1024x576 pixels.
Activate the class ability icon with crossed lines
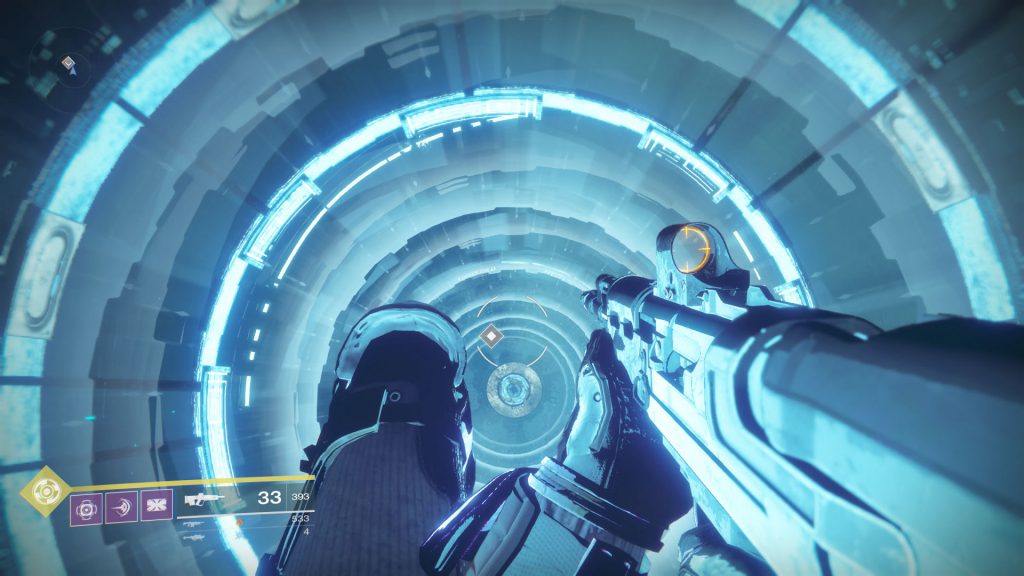(x=156, y=507)
